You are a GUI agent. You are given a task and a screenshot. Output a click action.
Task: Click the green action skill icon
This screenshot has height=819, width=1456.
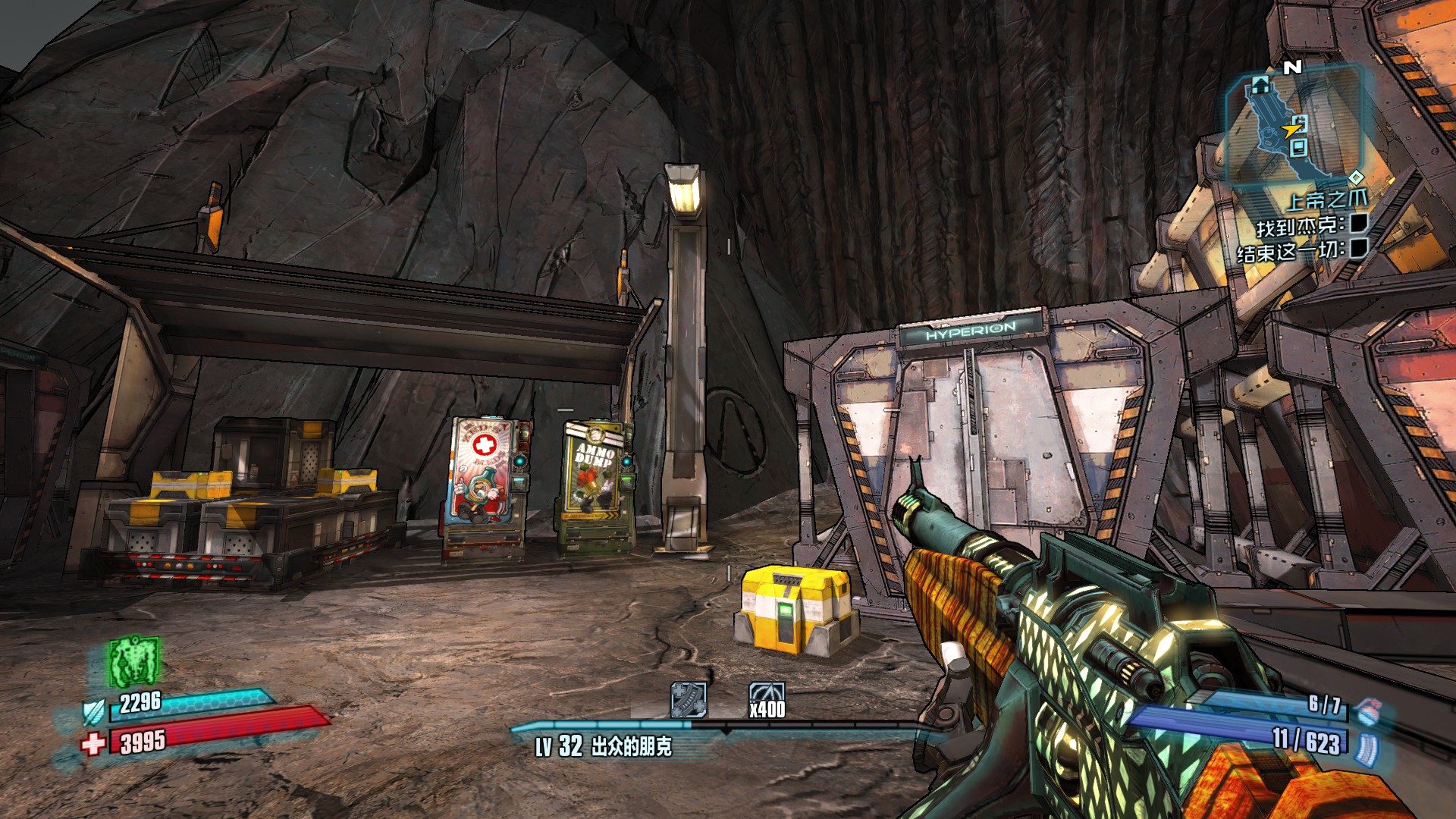(x=134, y=660)
